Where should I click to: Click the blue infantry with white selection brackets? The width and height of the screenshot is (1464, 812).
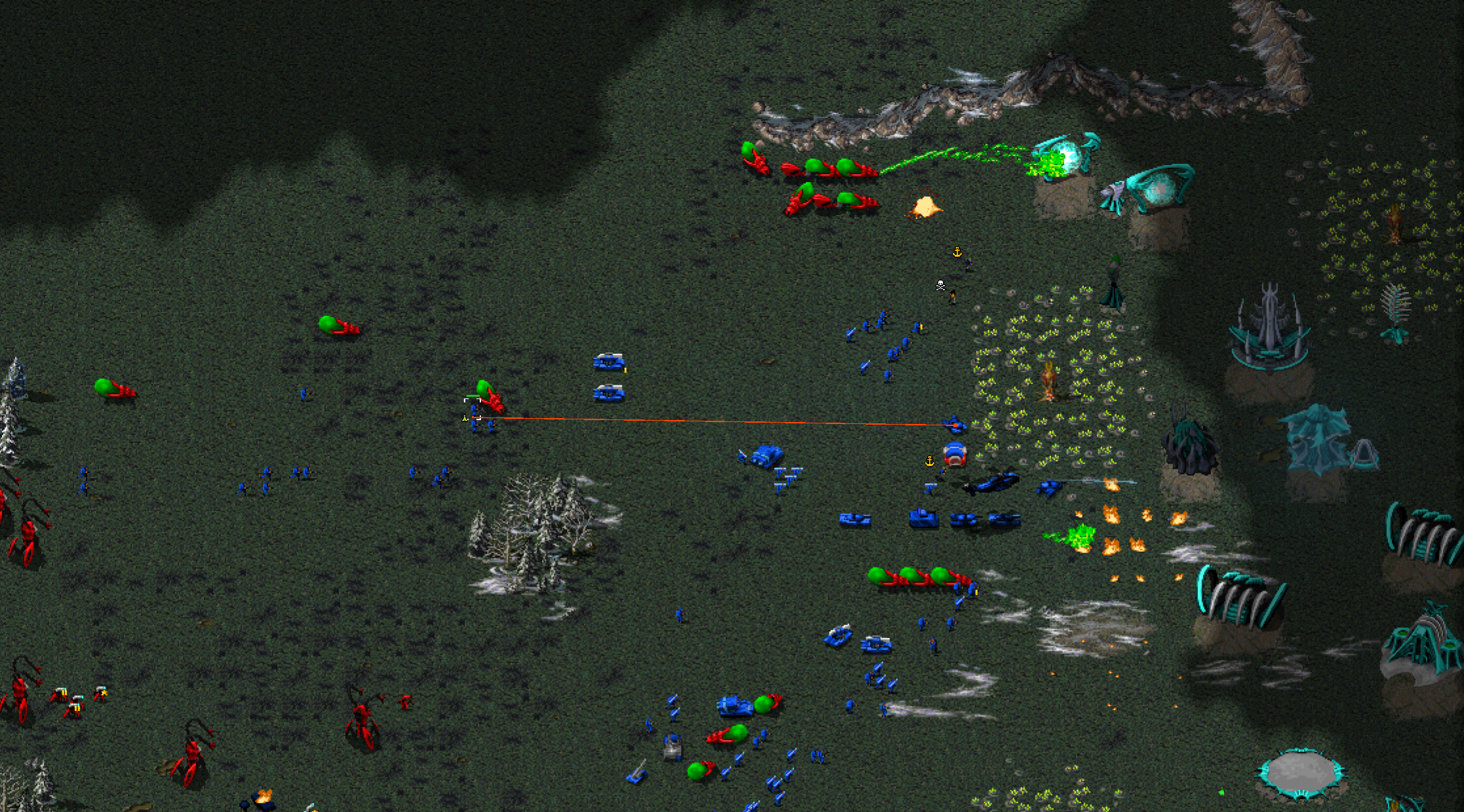(474, 409)
